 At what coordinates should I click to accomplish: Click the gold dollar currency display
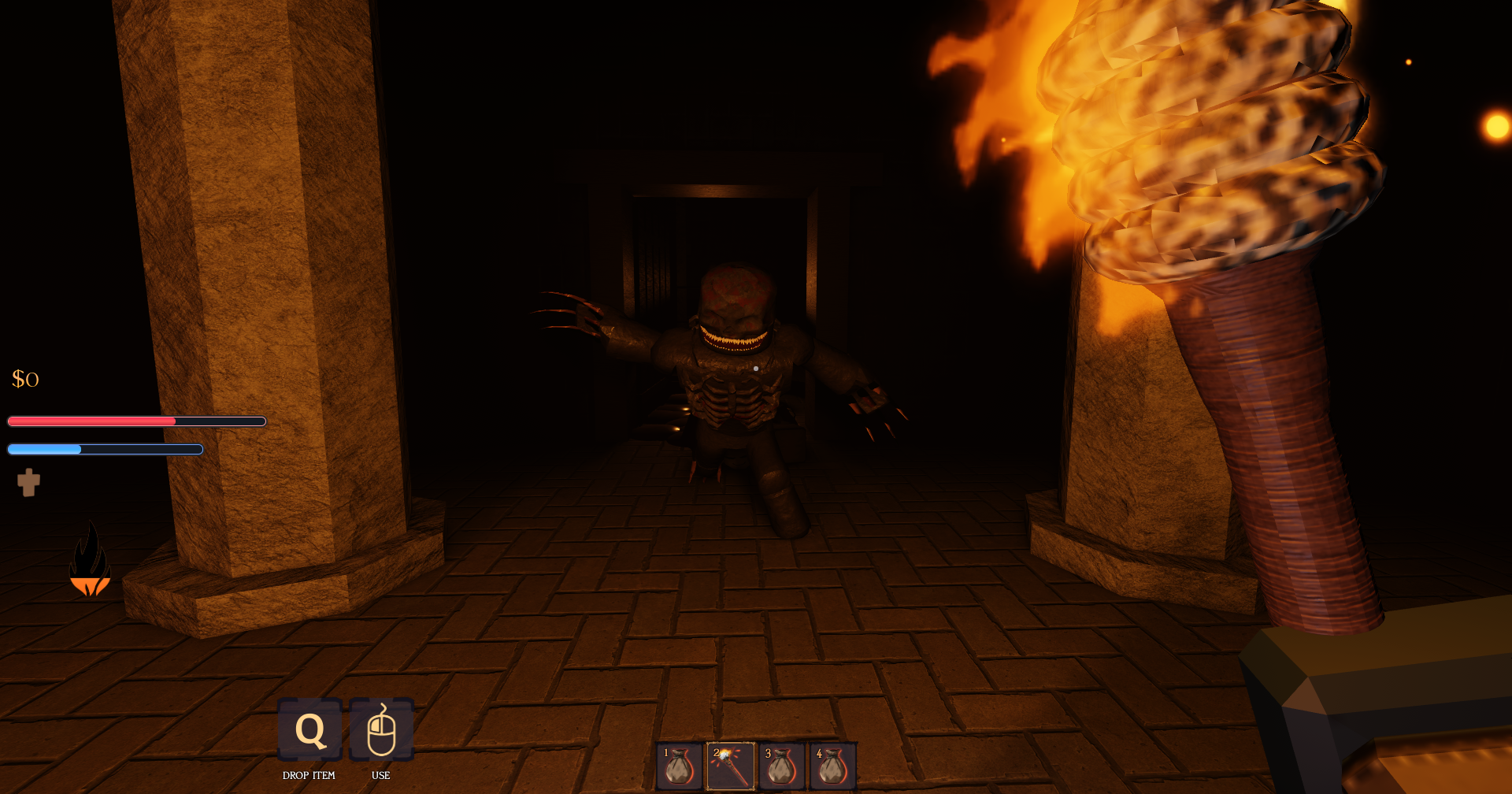[24, 380]
